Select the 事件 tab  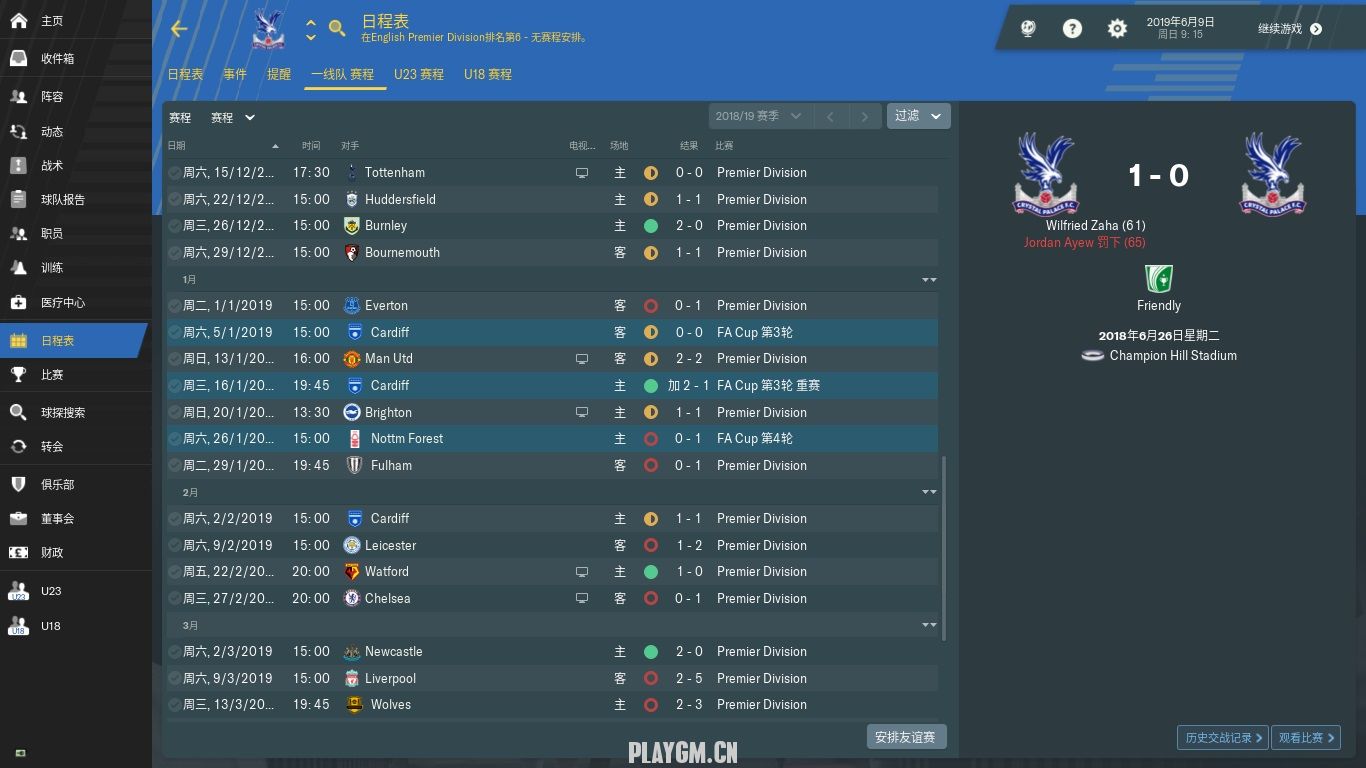[234, 75]
